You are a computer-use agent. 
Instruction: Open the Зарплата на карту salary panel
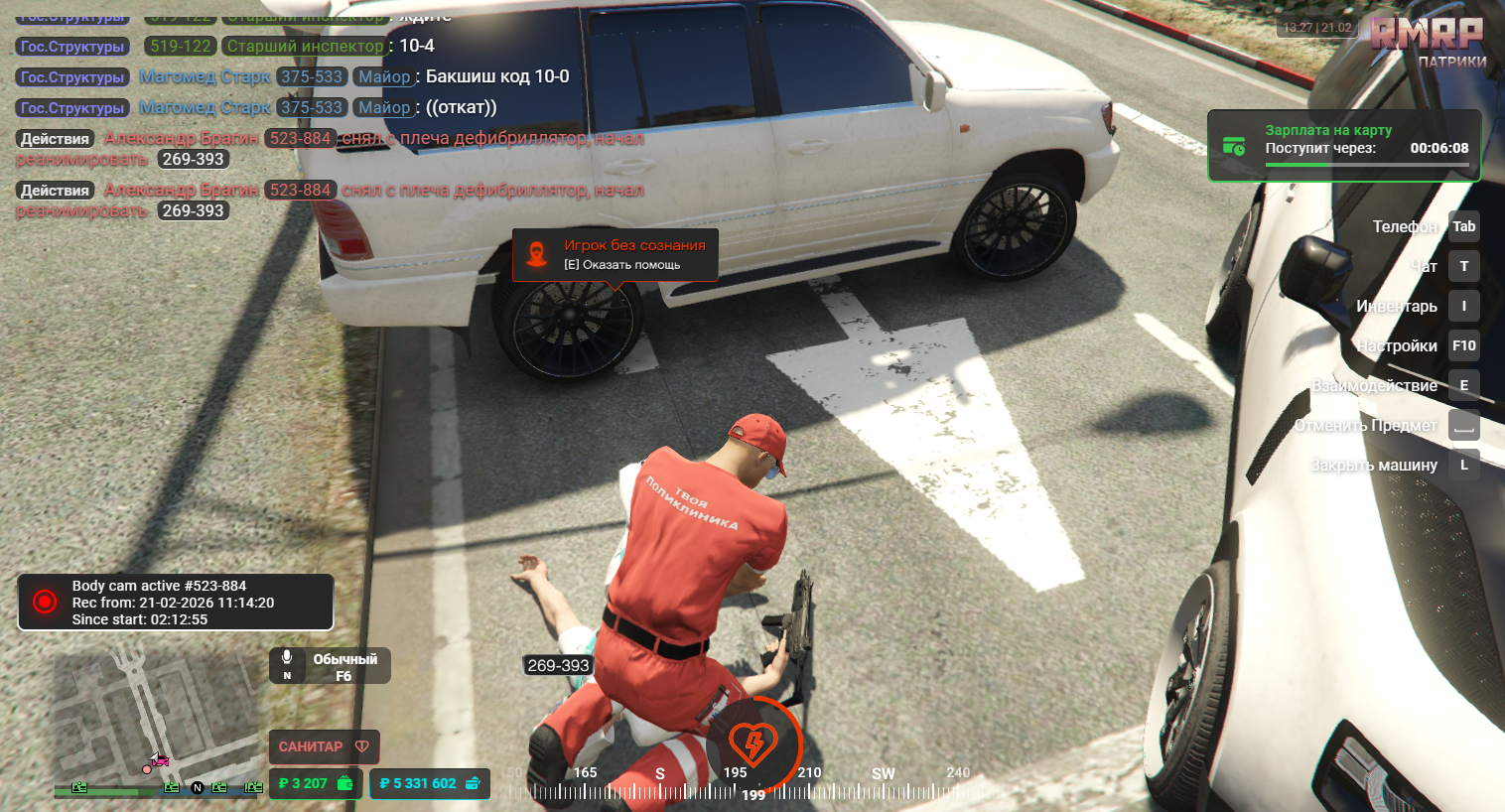pyautogui.click(x=1343, y=146)
